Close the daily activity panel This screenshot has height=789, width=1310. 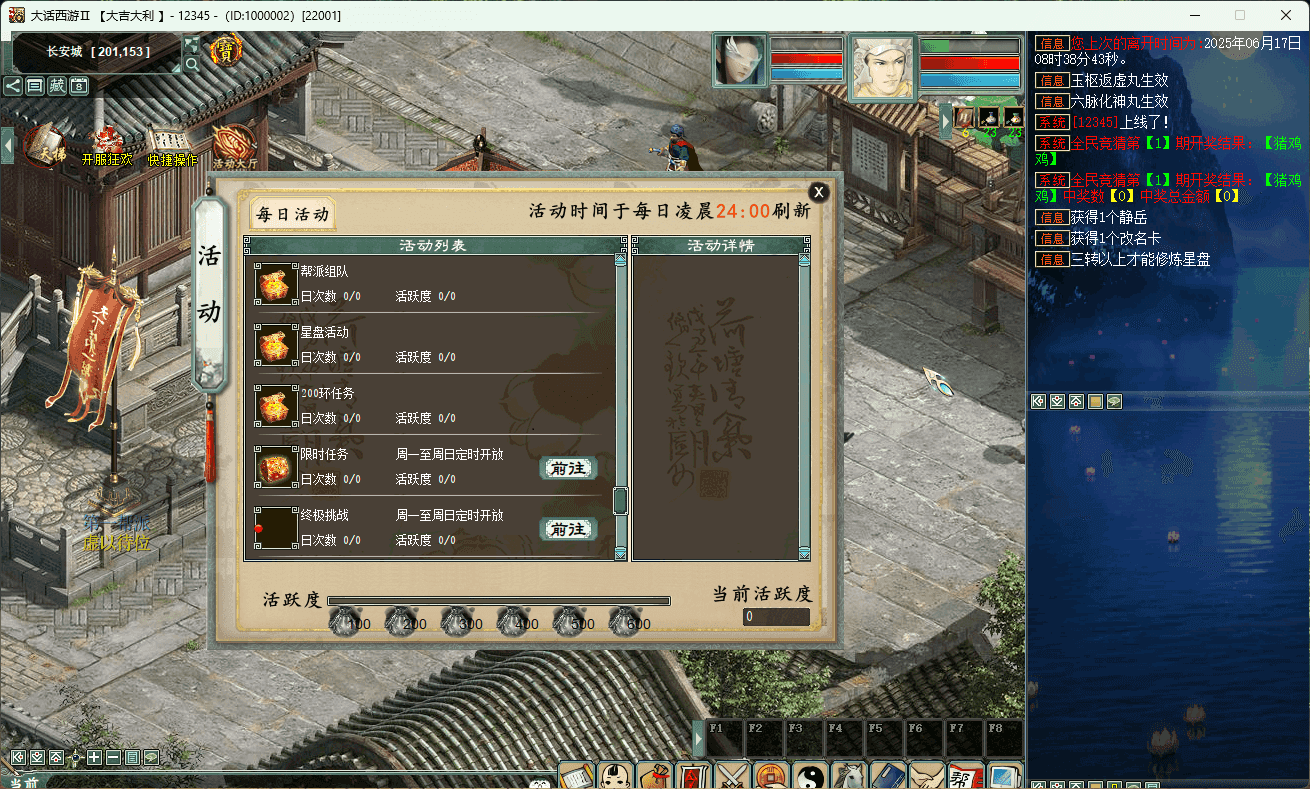click(x=818, y=193)
